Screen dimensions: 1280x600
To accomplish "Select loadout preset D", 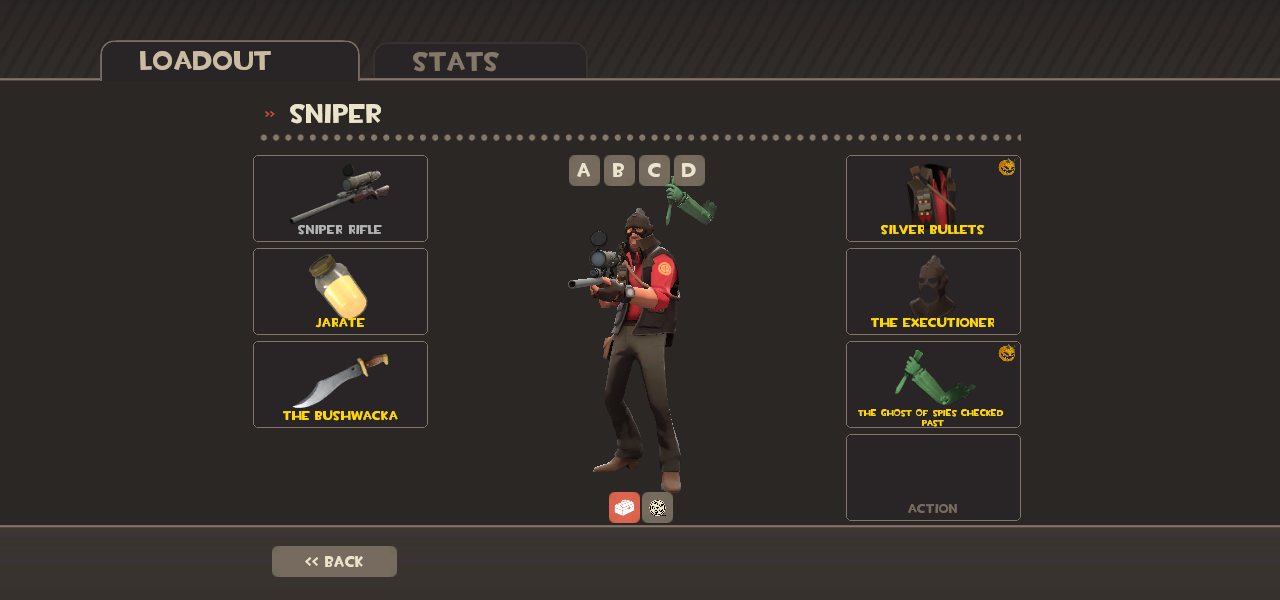I will click(689, 170).
